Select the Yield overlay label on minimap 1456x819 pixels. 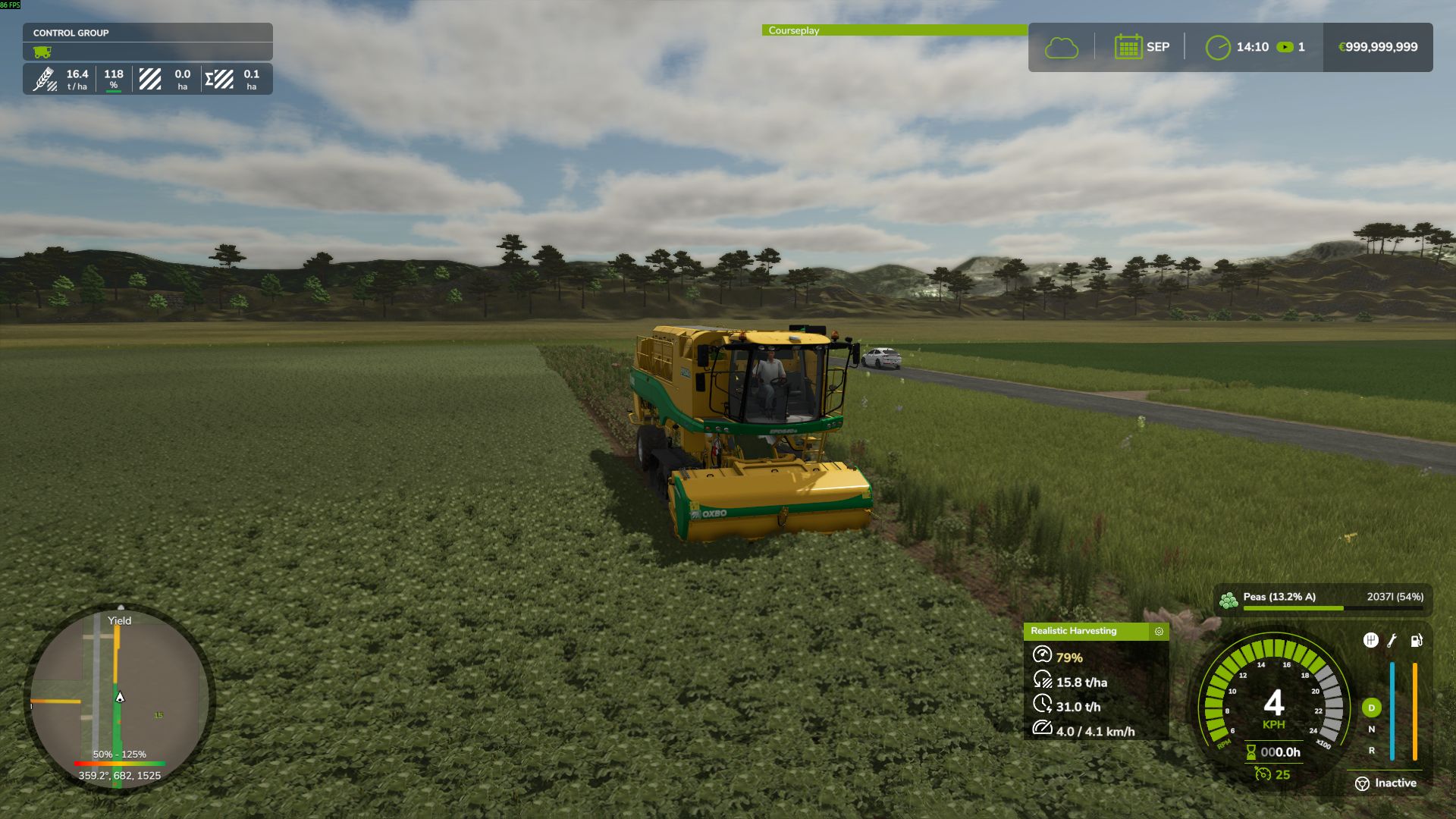coord(119,621)
